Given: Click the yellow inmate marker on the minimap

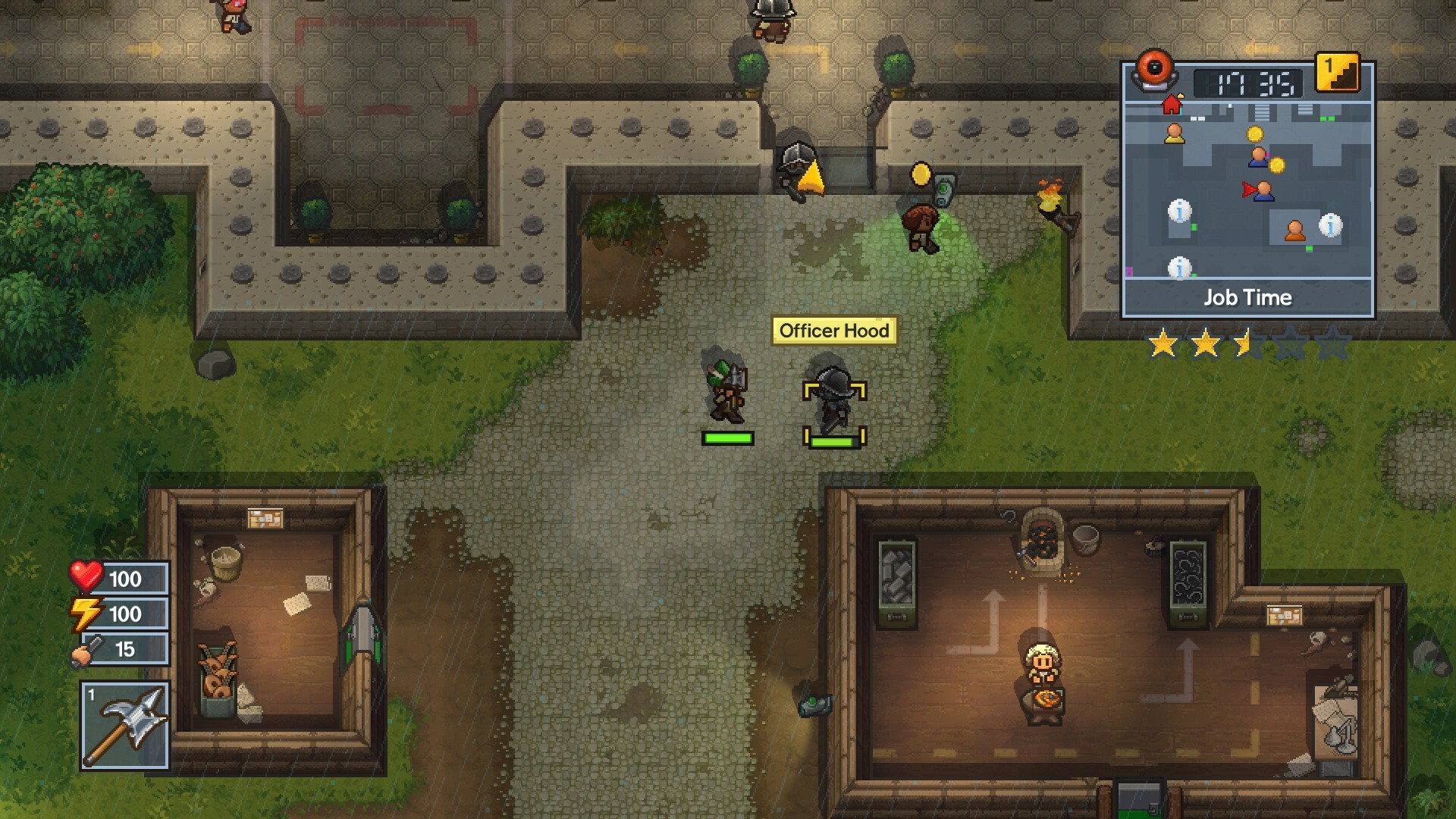Looking at the screenshot, I should tap(1175, 134).
